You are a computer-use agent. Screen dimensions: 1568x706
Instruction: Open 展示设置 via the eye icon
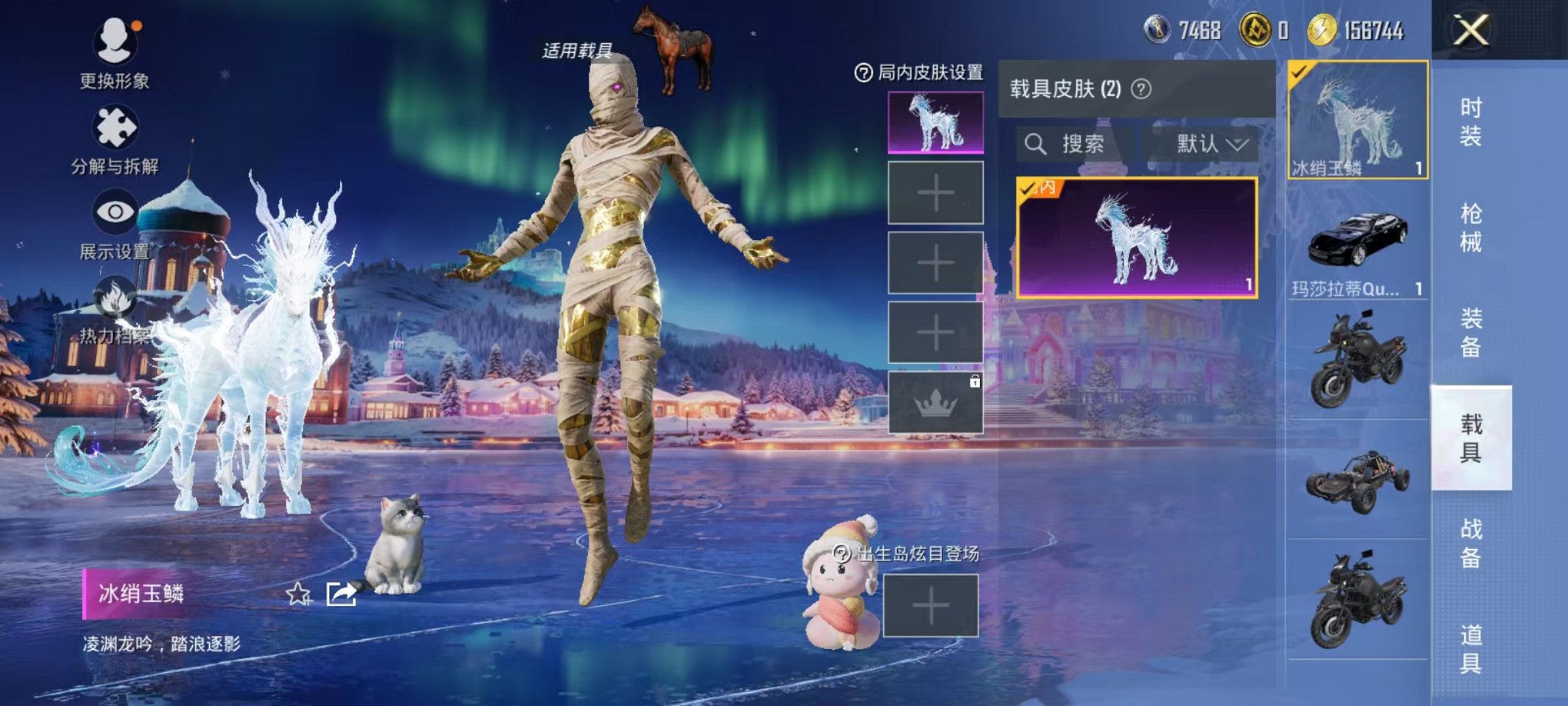coord(114,209)
